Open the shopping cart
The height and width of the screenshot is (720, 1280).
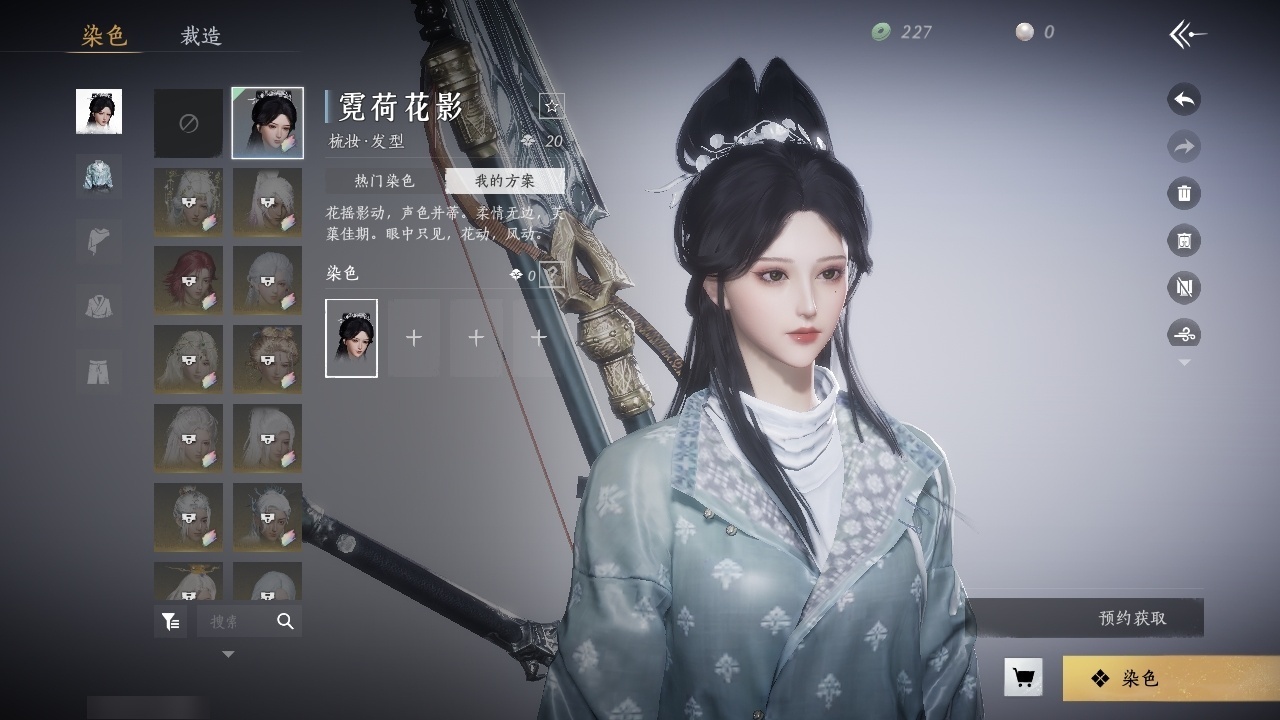(1023, 678)
